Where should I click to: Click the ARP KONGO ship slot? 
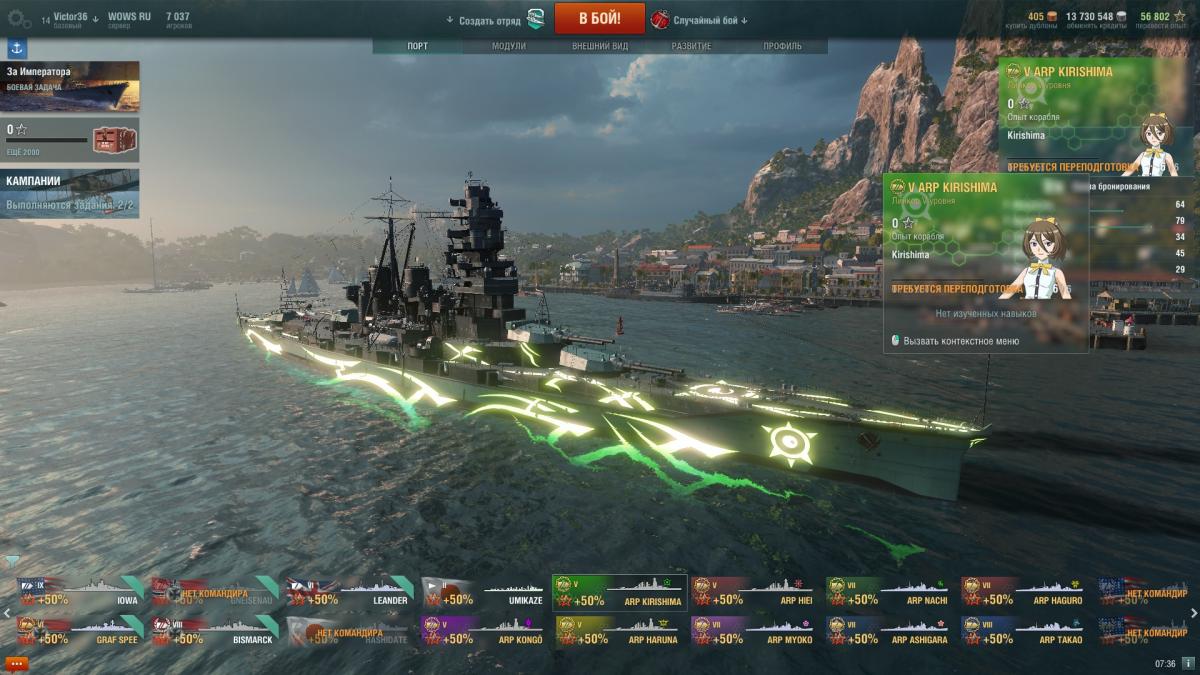pos(484,630)
